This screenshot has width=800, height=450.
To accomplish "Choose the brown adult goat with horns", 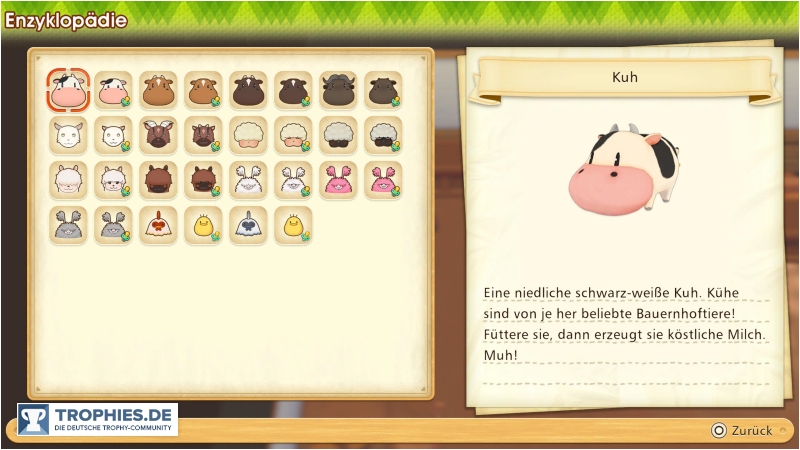I will pos(158,136).
